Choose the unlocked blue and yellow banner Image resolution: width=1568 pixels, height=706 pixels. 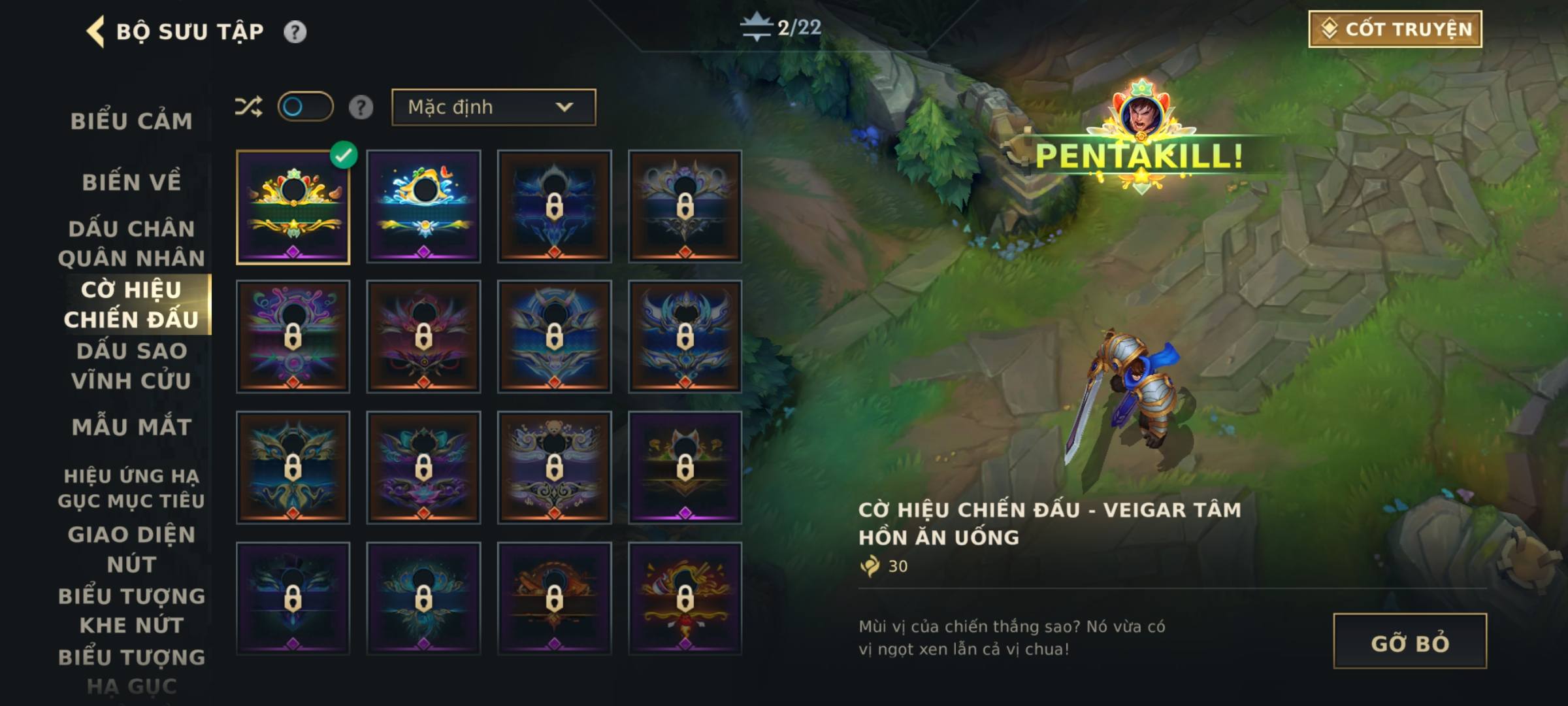point(423,207)
